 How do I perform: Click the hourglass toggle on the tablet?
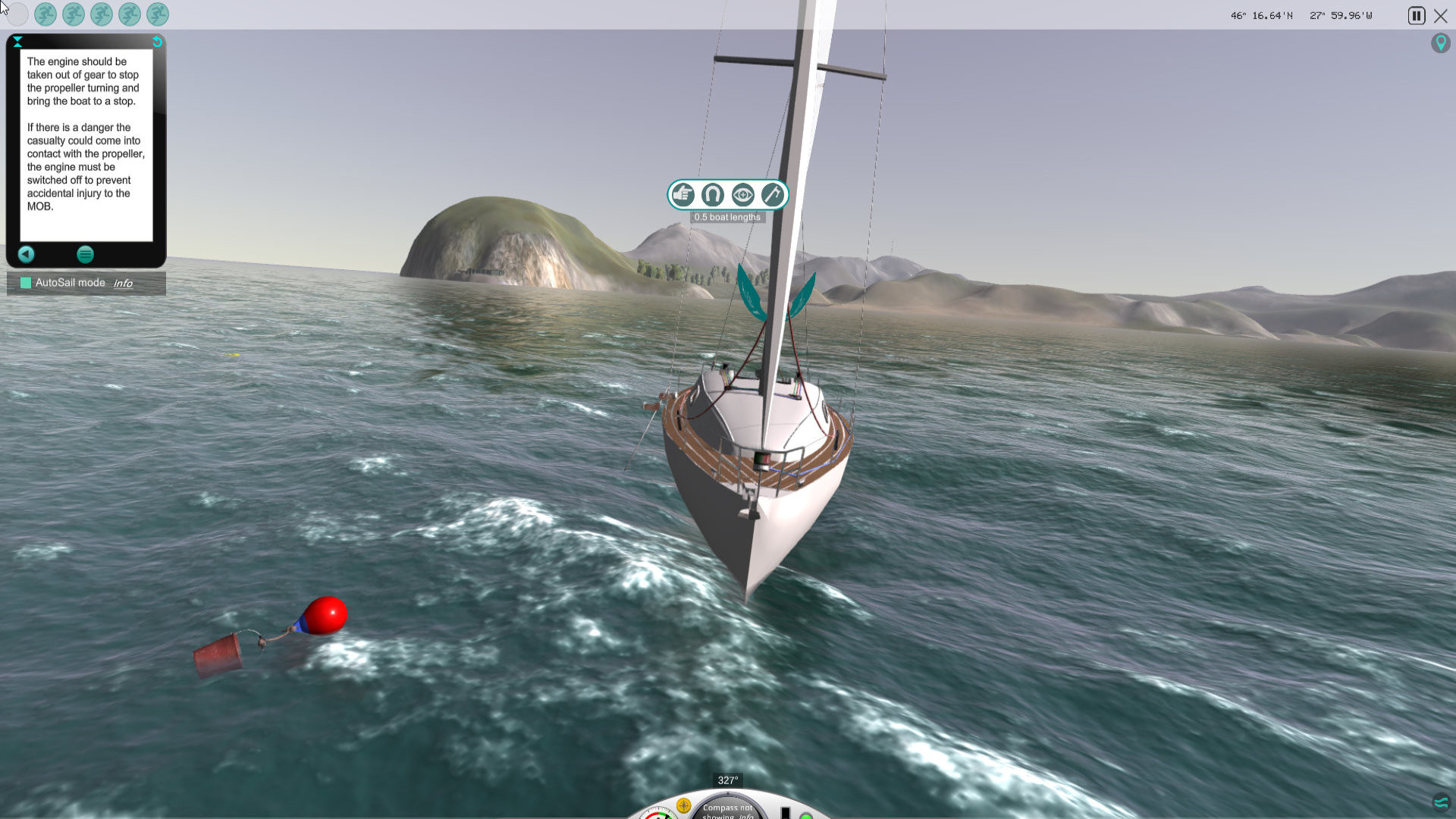point(17,42)
